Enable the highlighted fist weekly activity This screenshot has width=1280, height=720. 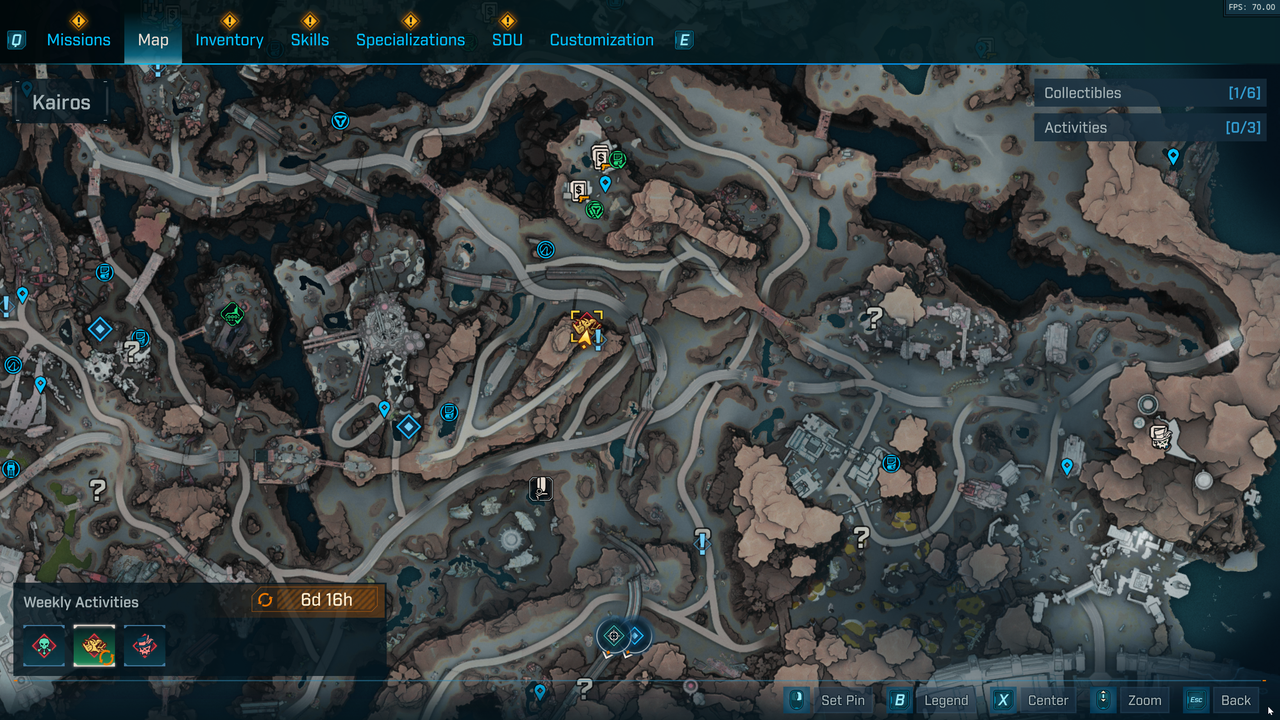point(94,645)
